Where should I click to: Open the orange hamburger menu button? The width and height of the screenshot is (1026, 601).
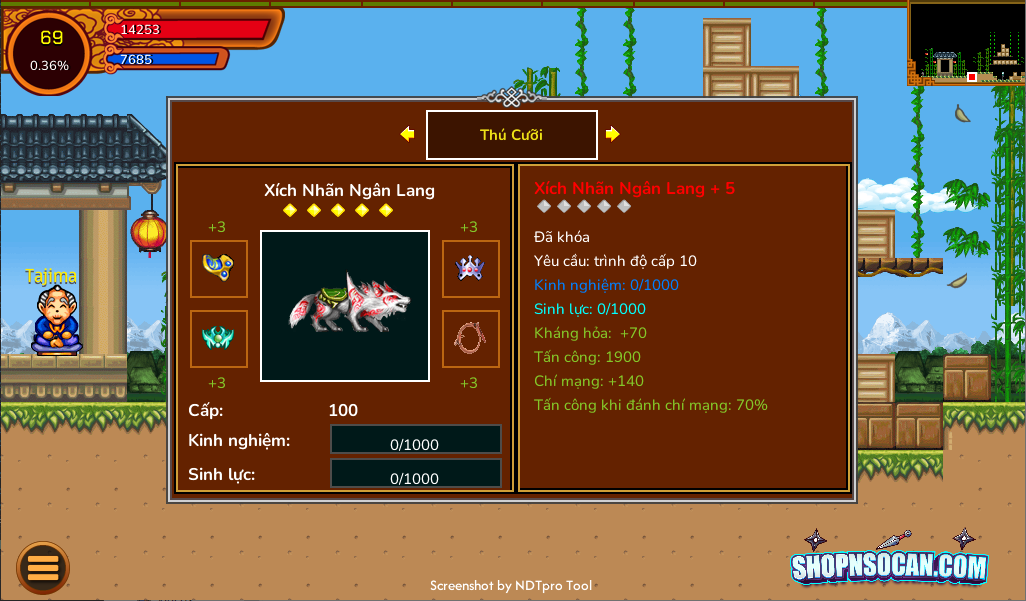(43, 567)
